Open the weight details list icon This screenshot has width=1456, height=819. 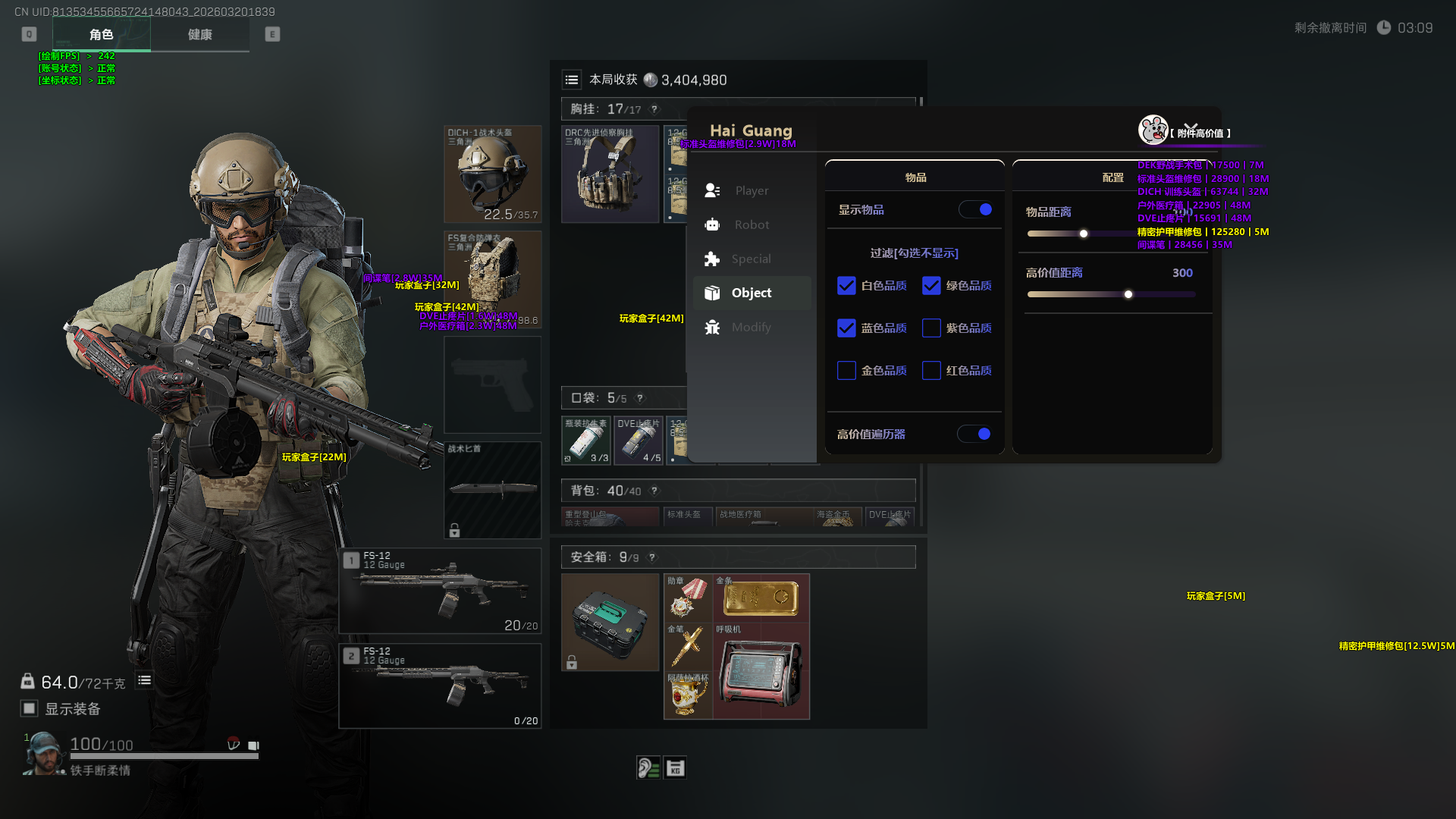coord(144,680)
